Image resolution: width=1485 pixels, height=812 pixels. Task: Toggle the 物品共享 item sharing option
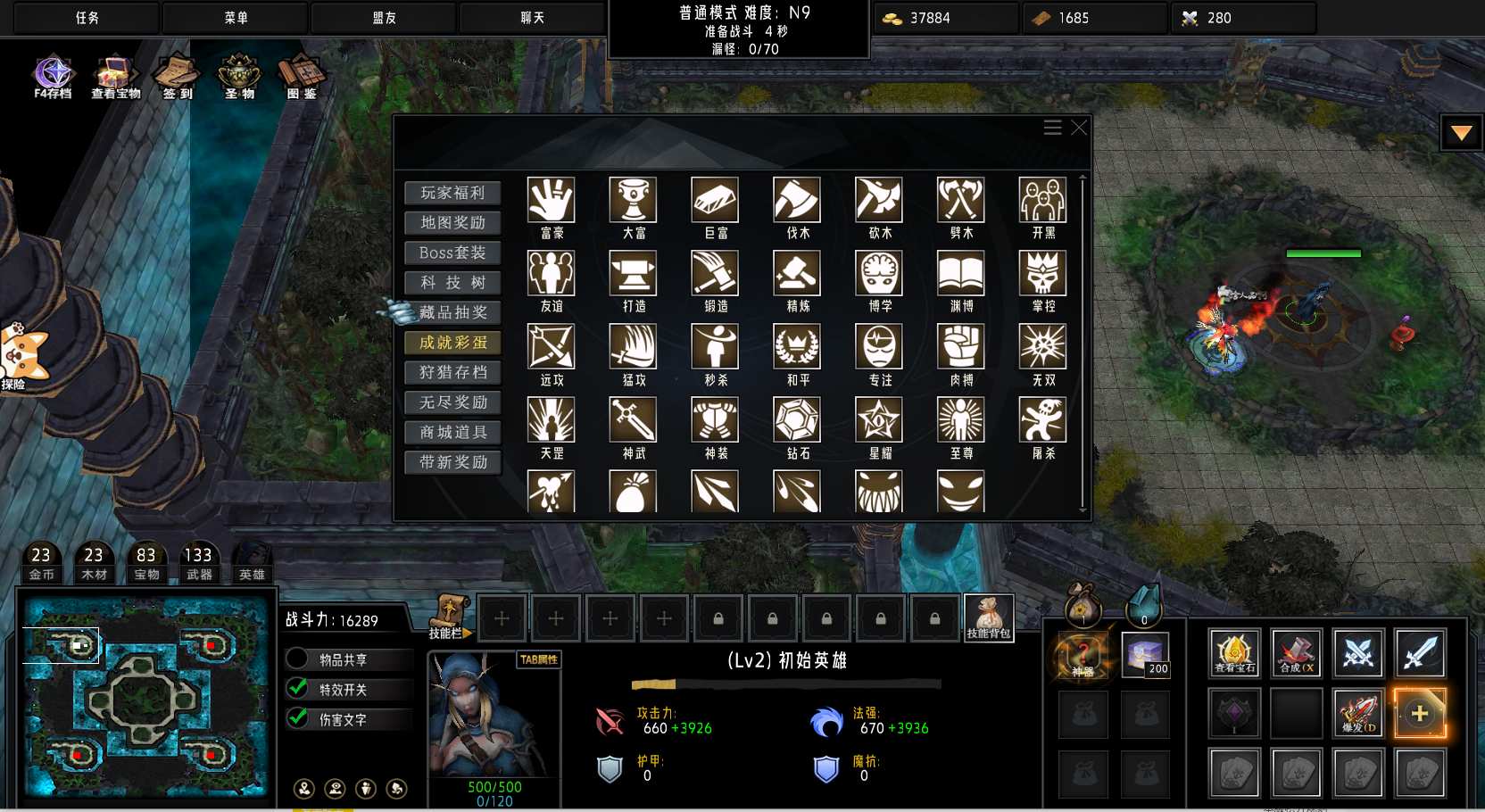[298, 659]
